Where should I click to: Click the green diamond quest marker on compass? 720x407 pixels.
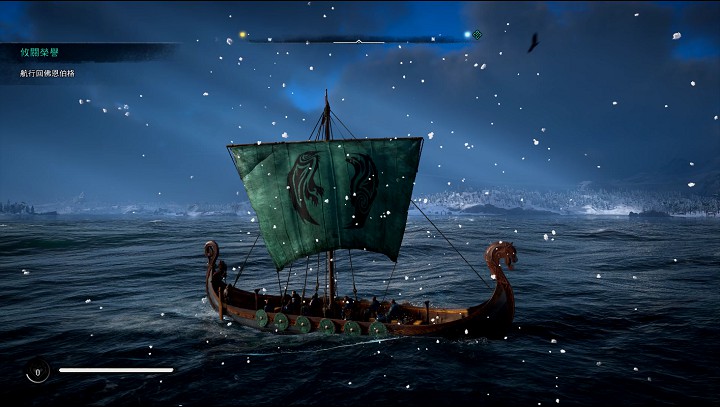click(x=477, y=34)
